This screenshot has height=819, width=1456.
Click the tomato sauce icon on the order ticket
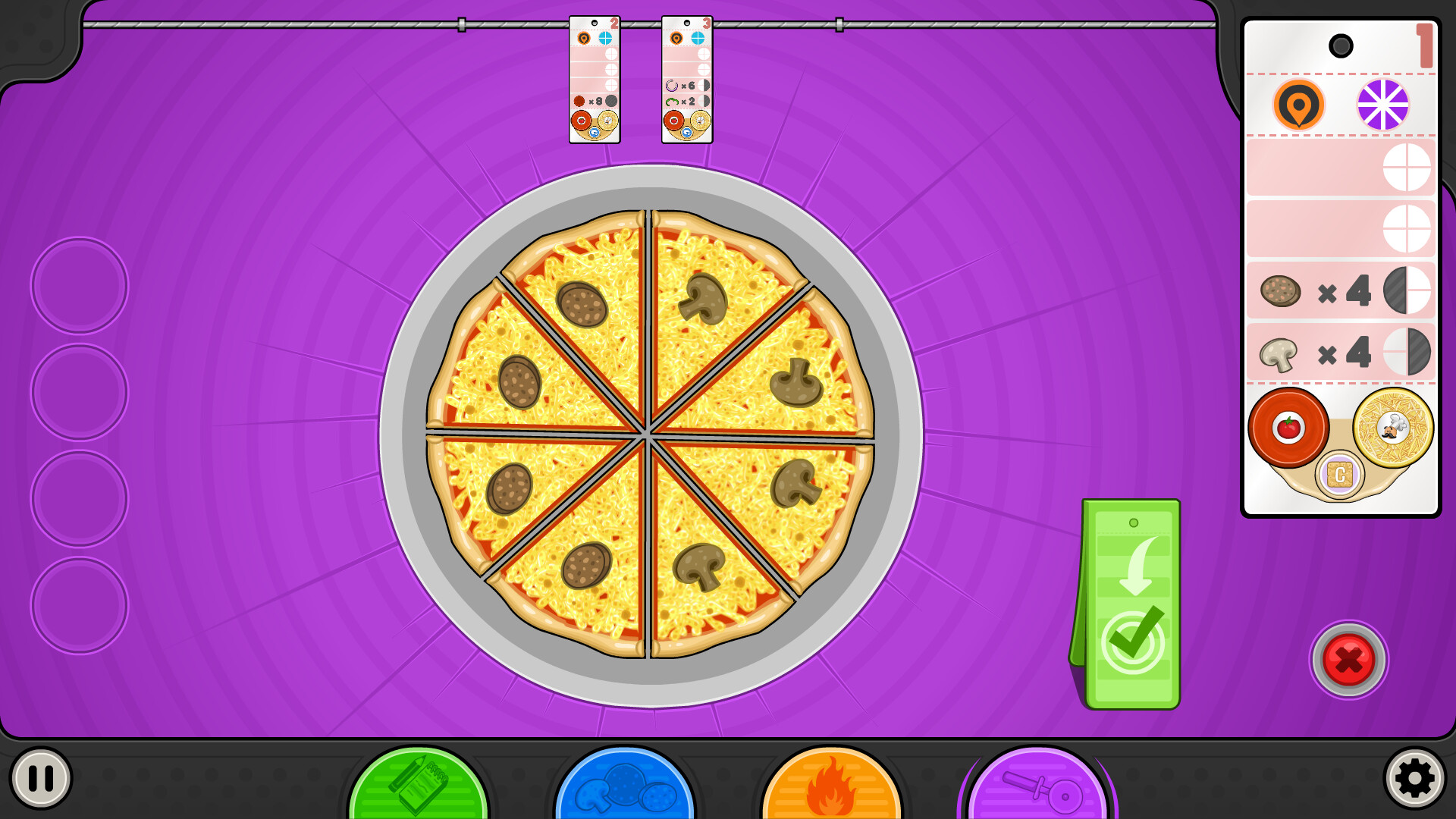tap(1289, 428)
